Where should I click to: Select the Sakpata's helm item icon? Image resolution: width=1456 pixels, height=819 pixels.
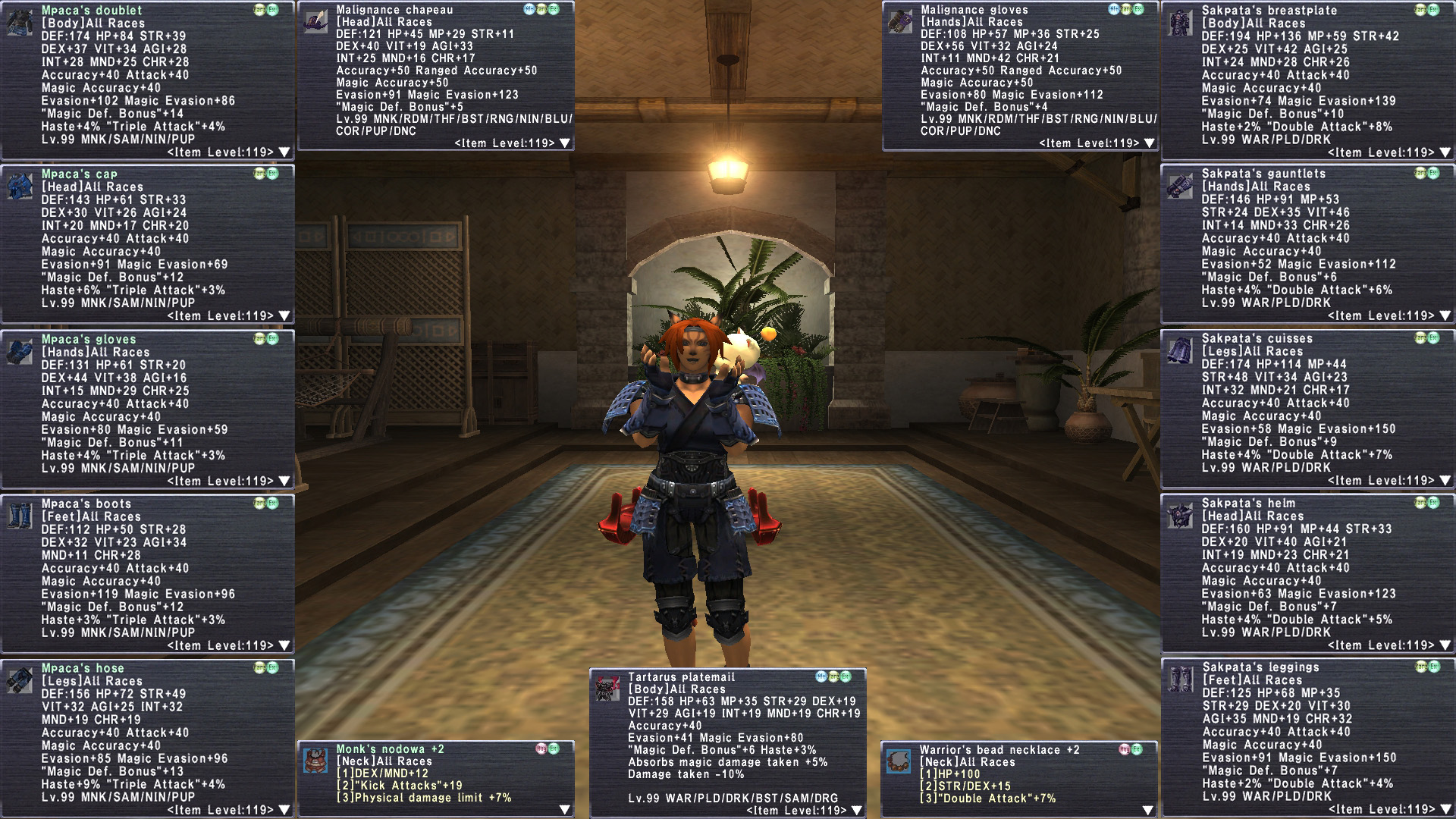(1181, 514)
